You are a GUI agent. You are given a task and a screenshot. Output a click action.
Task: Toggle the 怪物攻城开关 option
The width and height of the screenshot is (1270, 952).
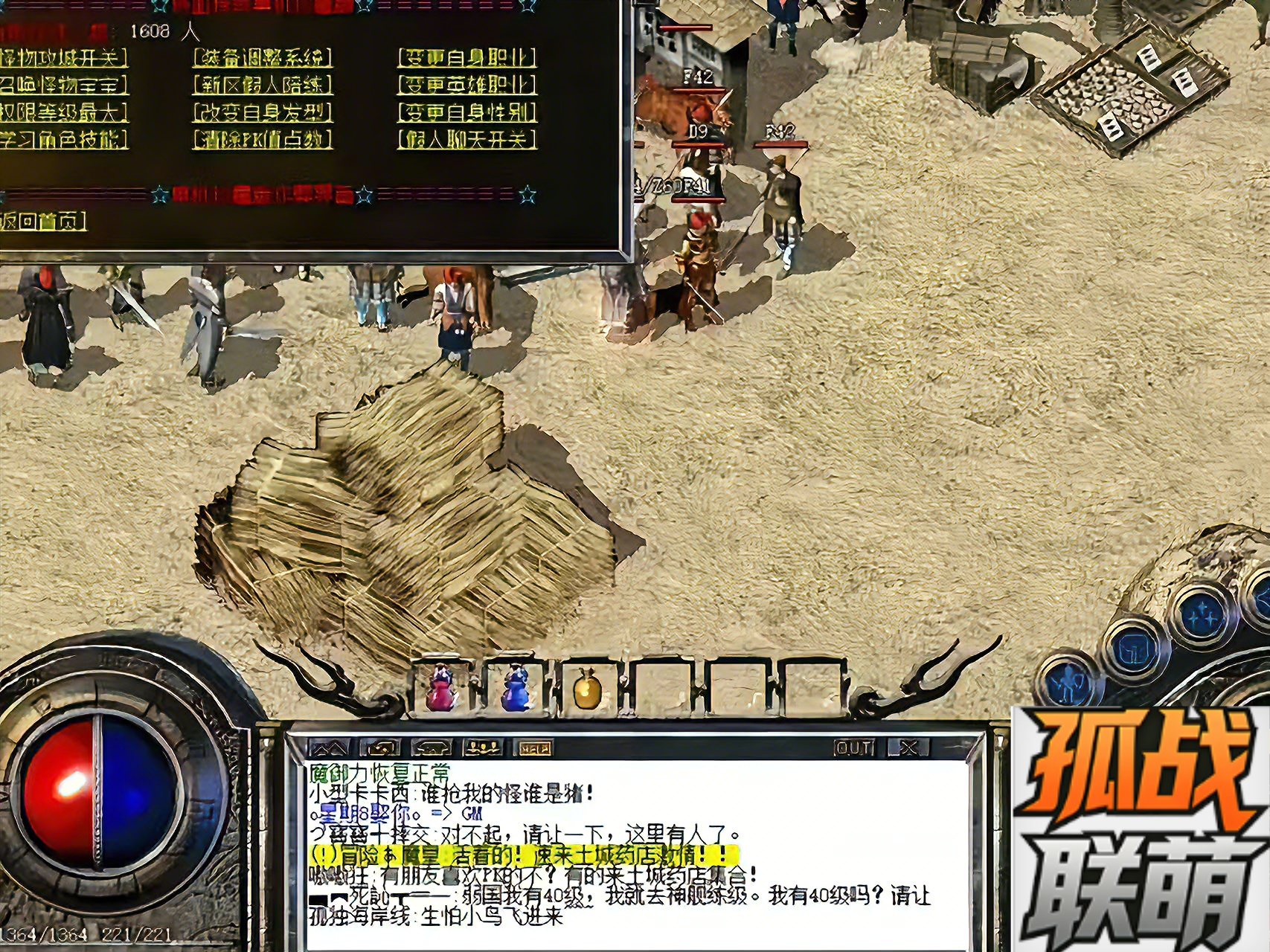point(63,57)
